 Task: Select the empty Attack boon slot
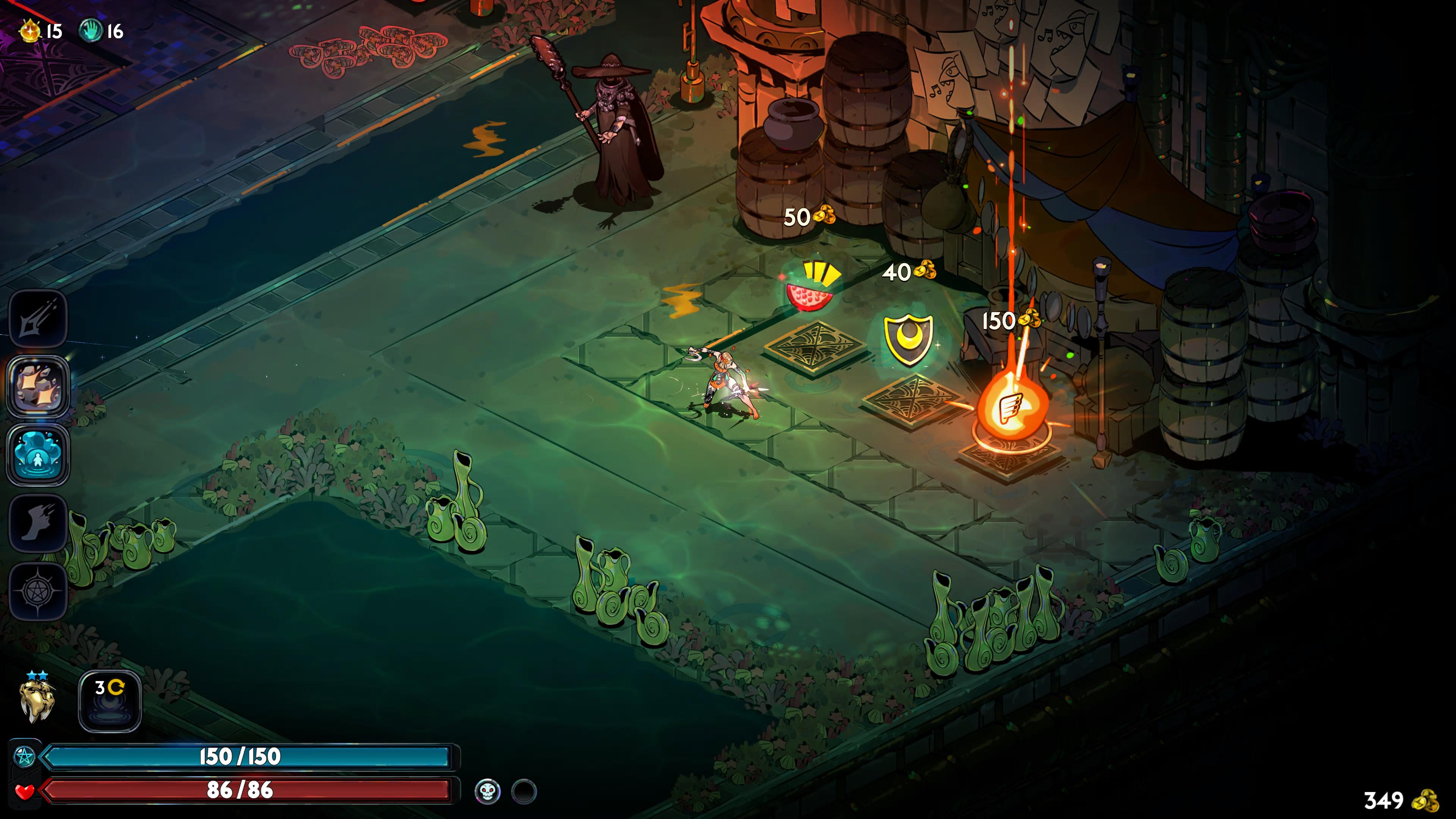coord(38,319)
